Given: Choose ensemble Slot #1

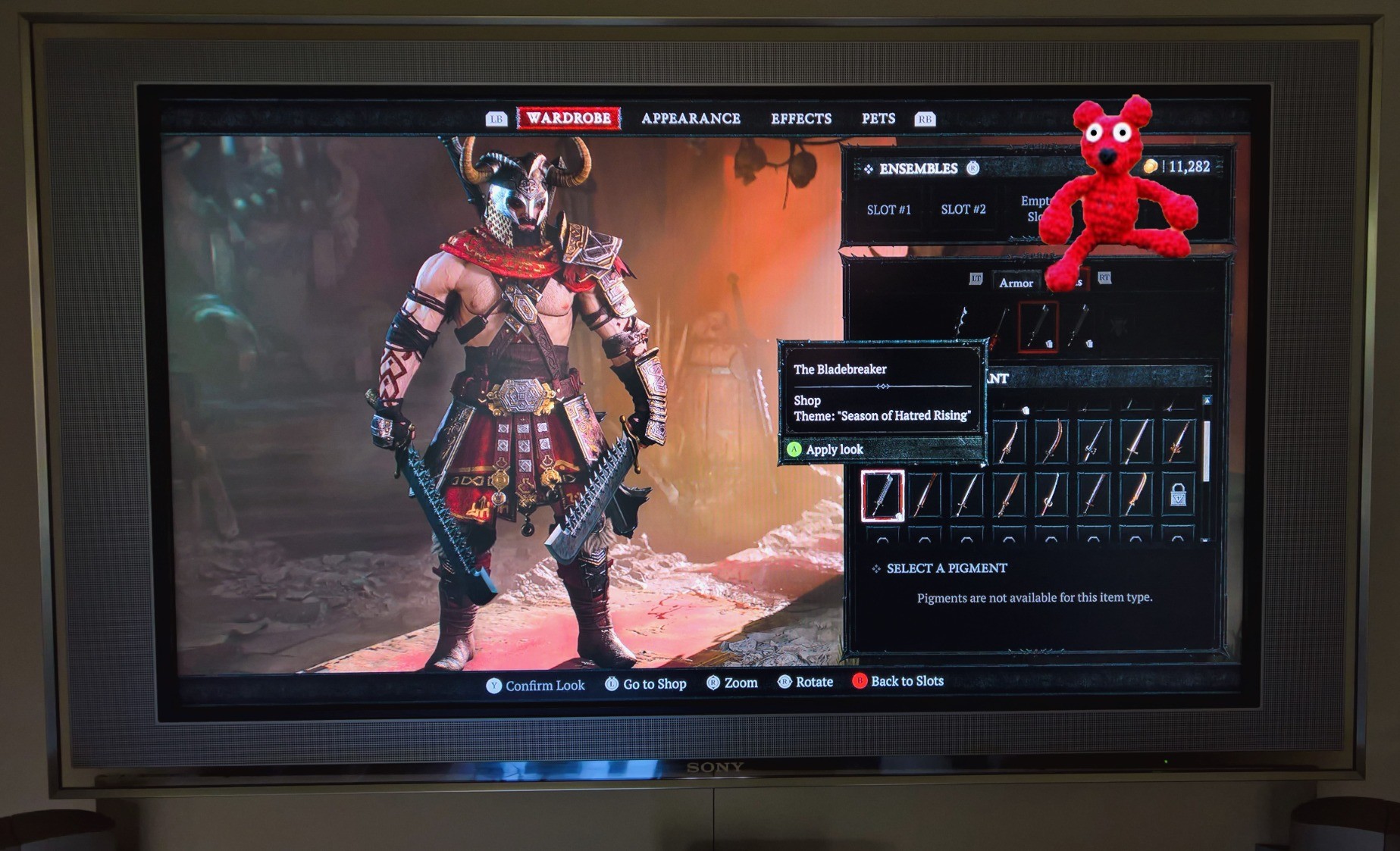Looking at the screenshot, I should (x=888, y=209).
